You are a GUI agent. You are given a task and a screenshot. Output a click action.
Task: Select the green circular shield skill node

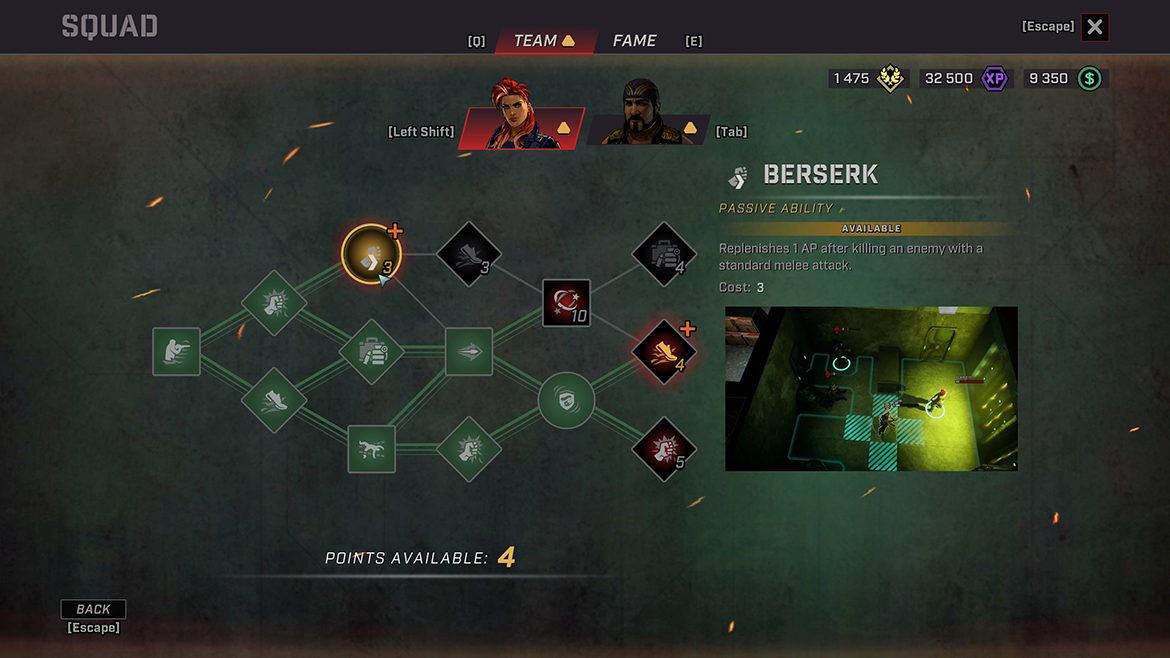[566, 401]
